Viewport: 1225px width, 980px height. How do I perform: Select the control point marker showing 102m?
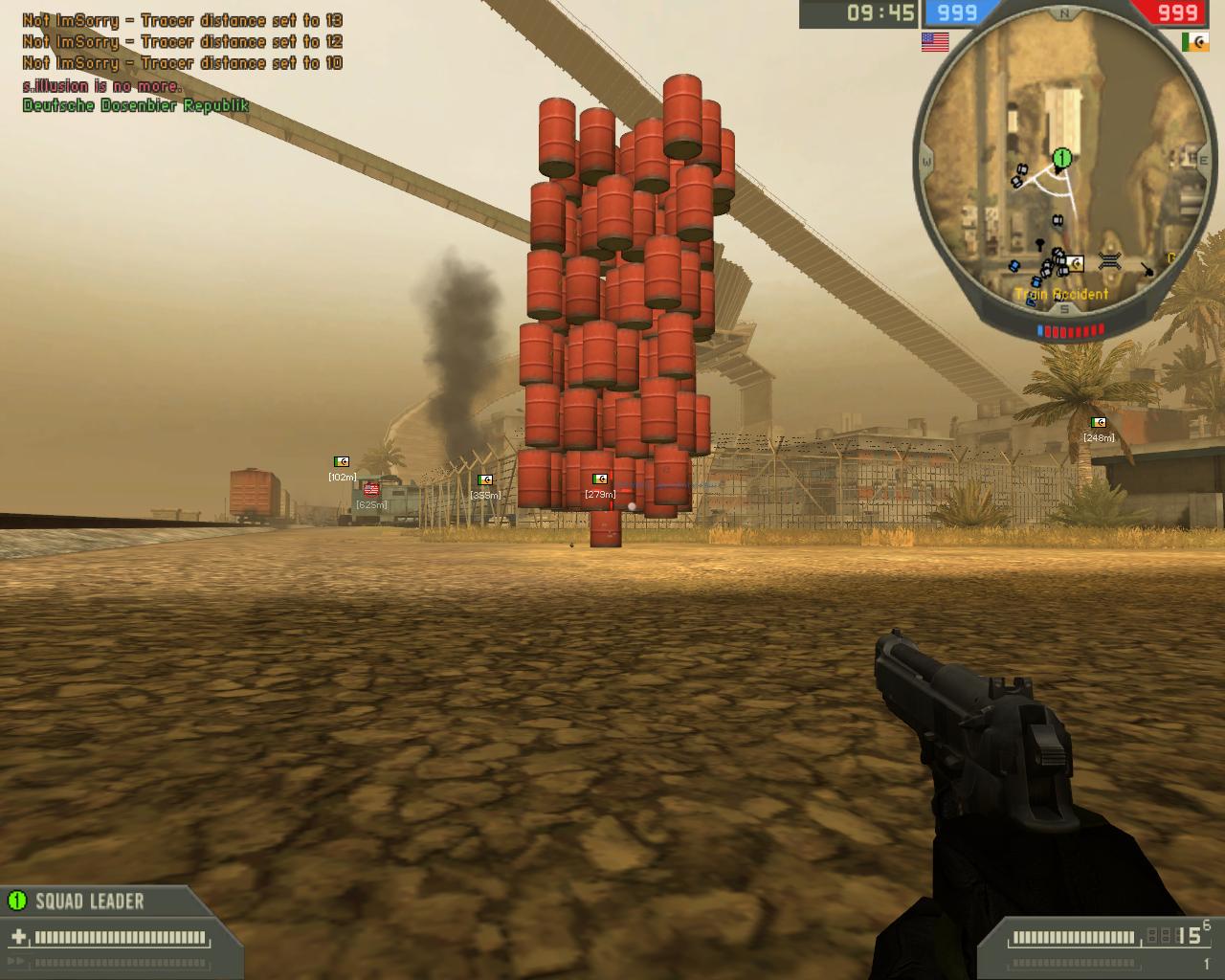click(x=342, y=462)
